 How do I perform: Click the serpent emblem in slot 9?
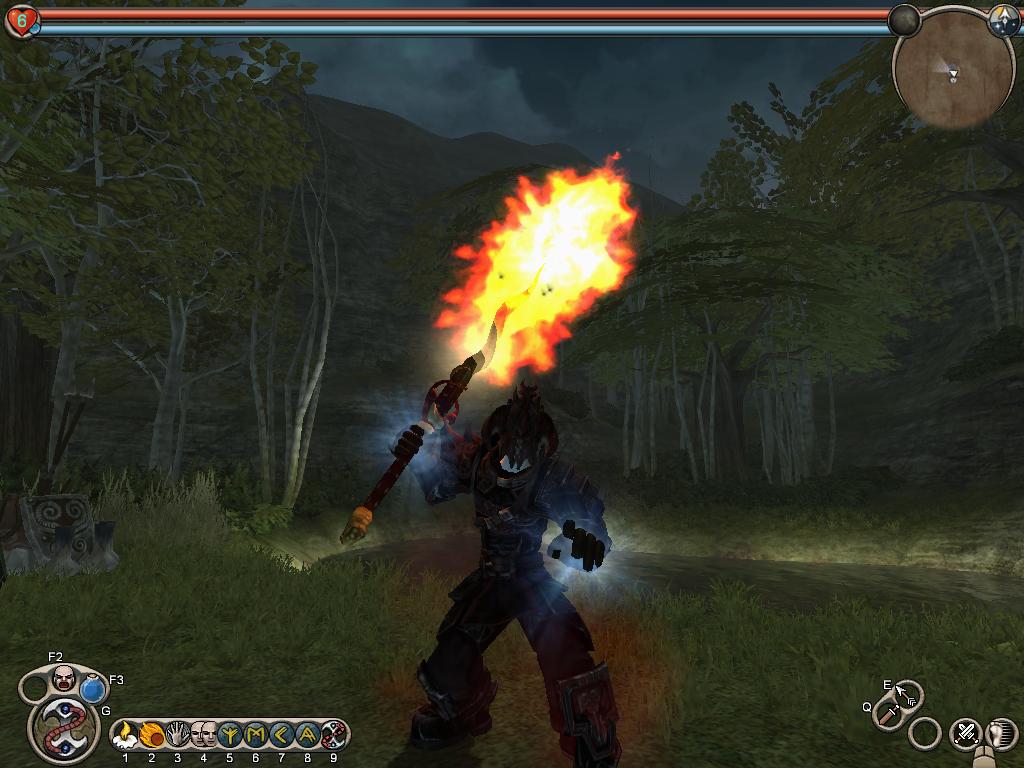pos(334,737)
